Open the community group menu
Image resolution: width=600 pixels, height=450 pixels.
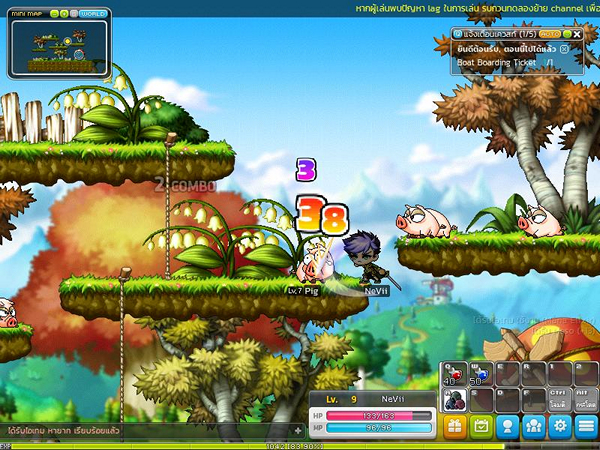pos(534,426)
